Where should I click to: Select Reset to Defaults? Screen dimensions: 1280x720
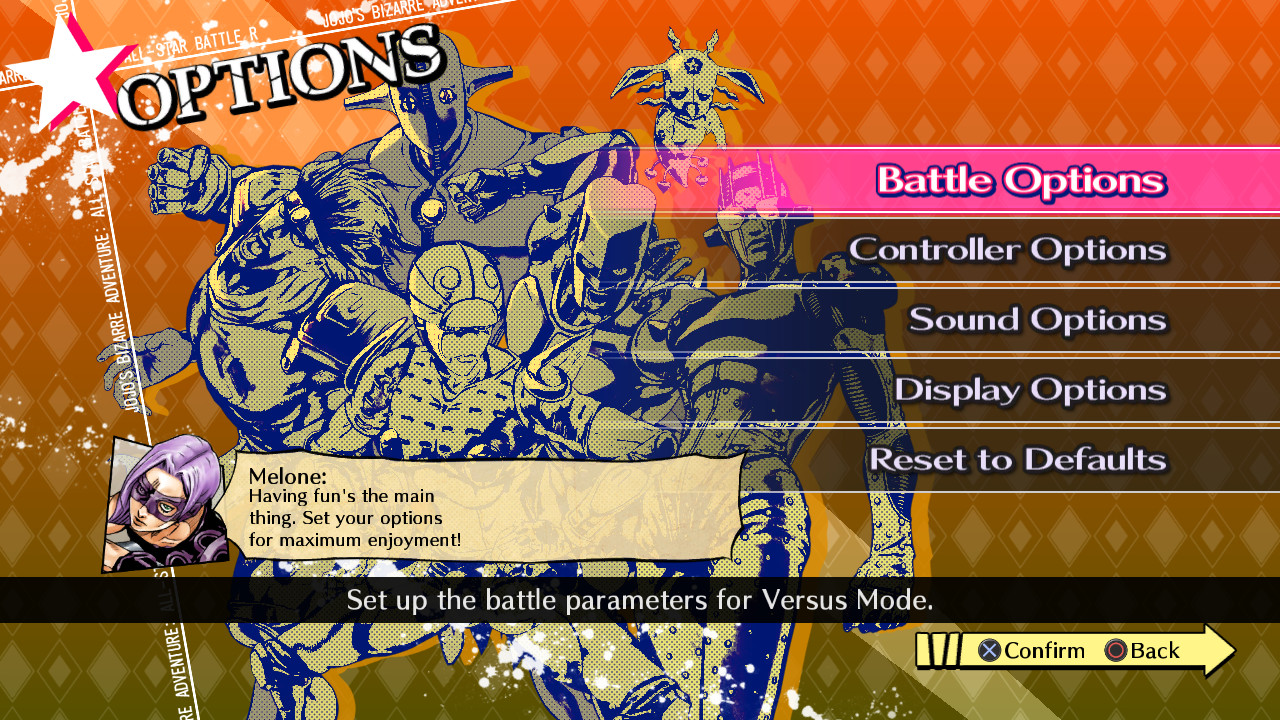tap(1020, 460)
